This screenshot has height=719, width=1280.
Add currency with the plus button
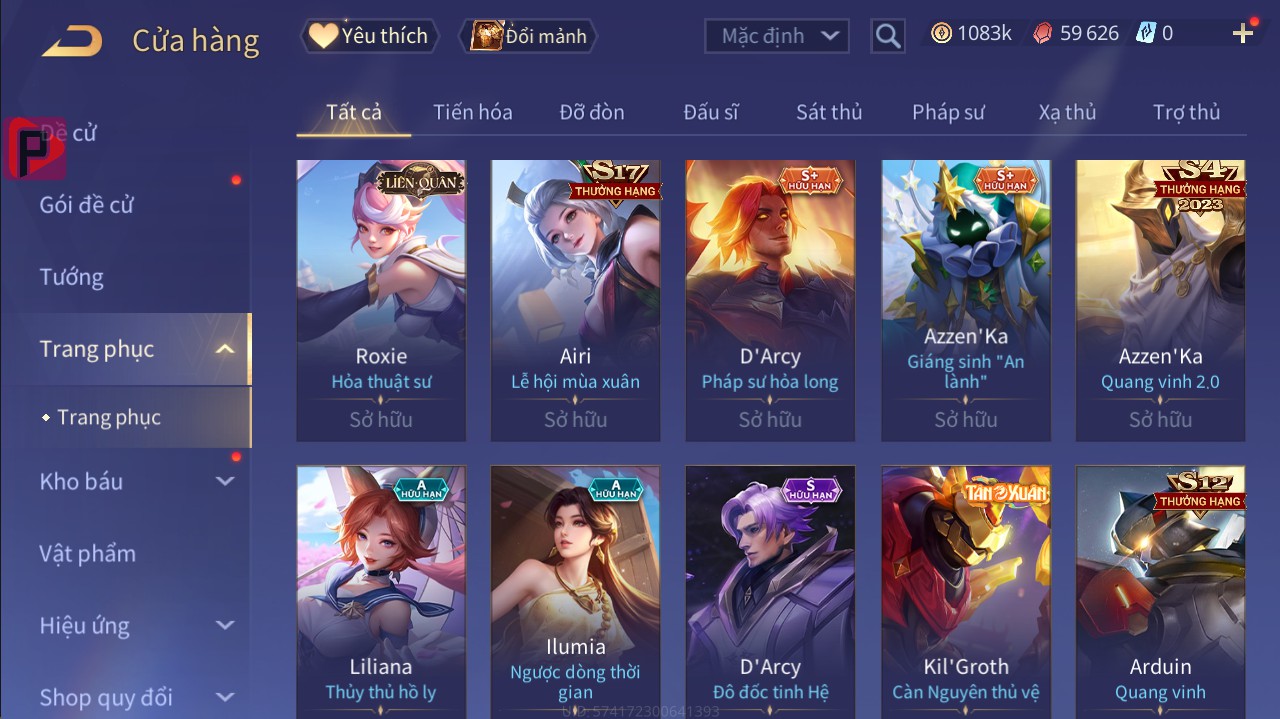pyautogui.click(x=1243, y=34)
